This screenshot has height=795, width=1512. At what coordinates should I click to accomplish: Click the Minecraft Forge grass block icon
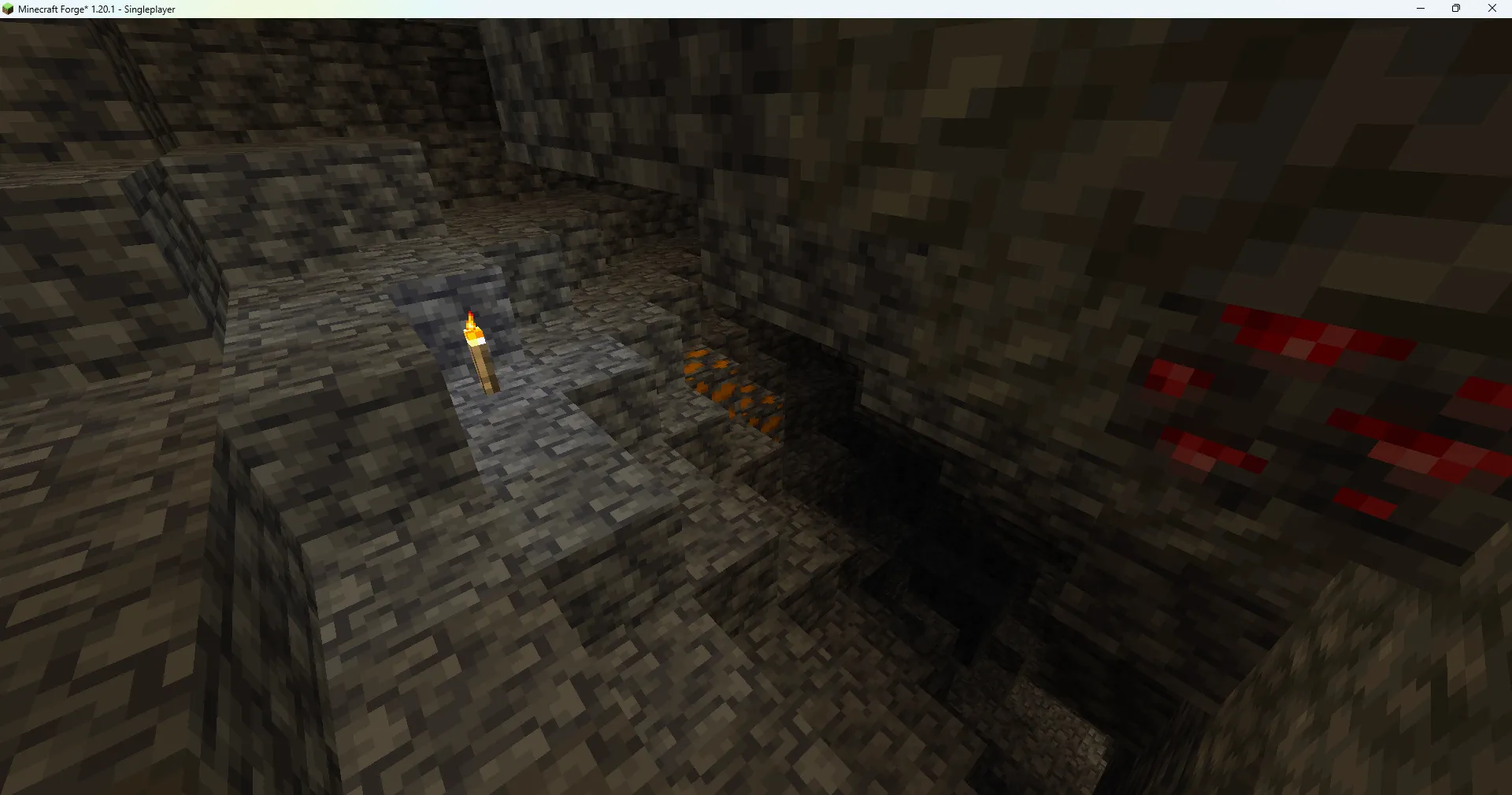click(x=9, y=9)
